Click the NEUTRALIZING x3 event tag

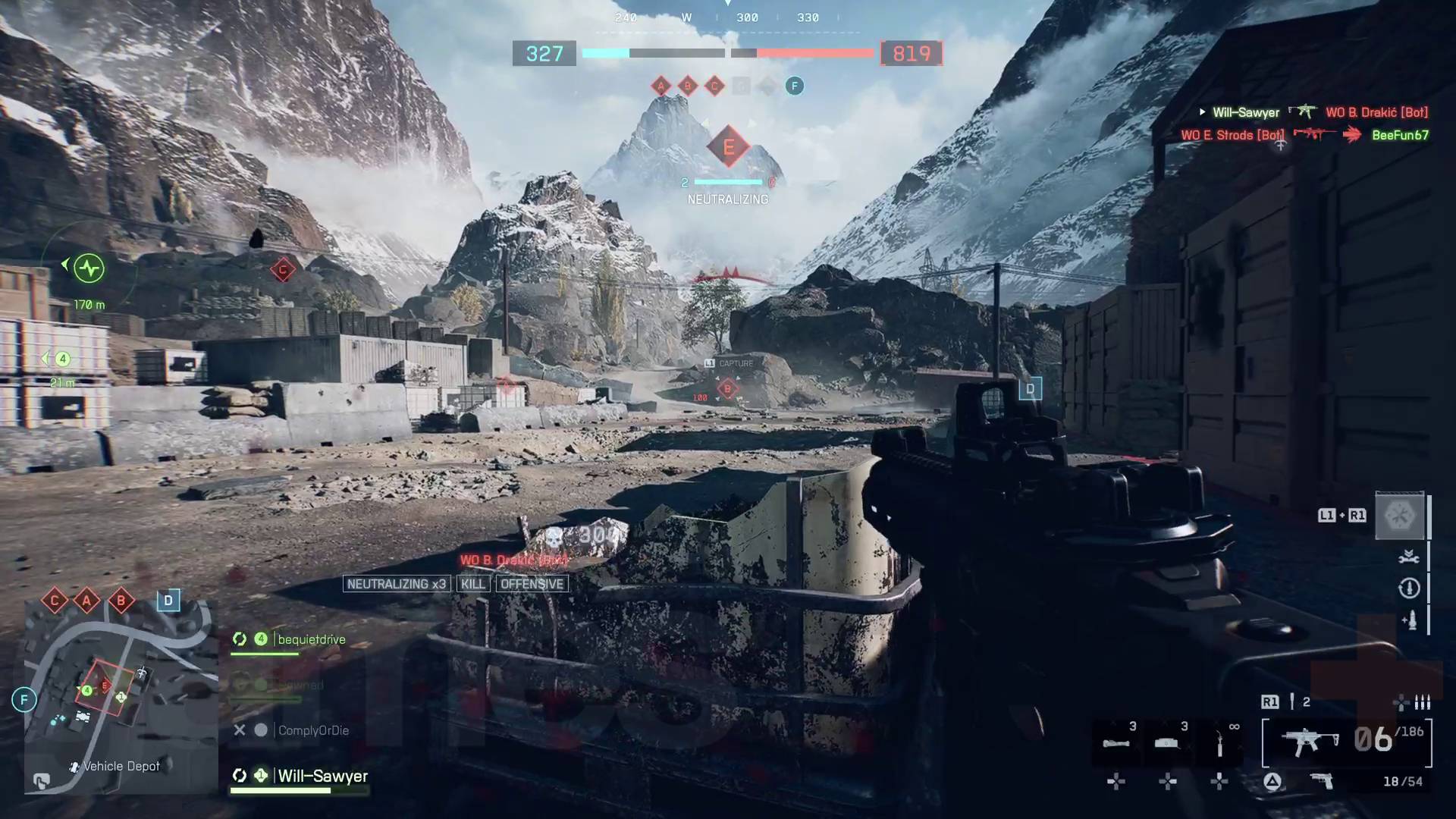click(x=397, y=583)
